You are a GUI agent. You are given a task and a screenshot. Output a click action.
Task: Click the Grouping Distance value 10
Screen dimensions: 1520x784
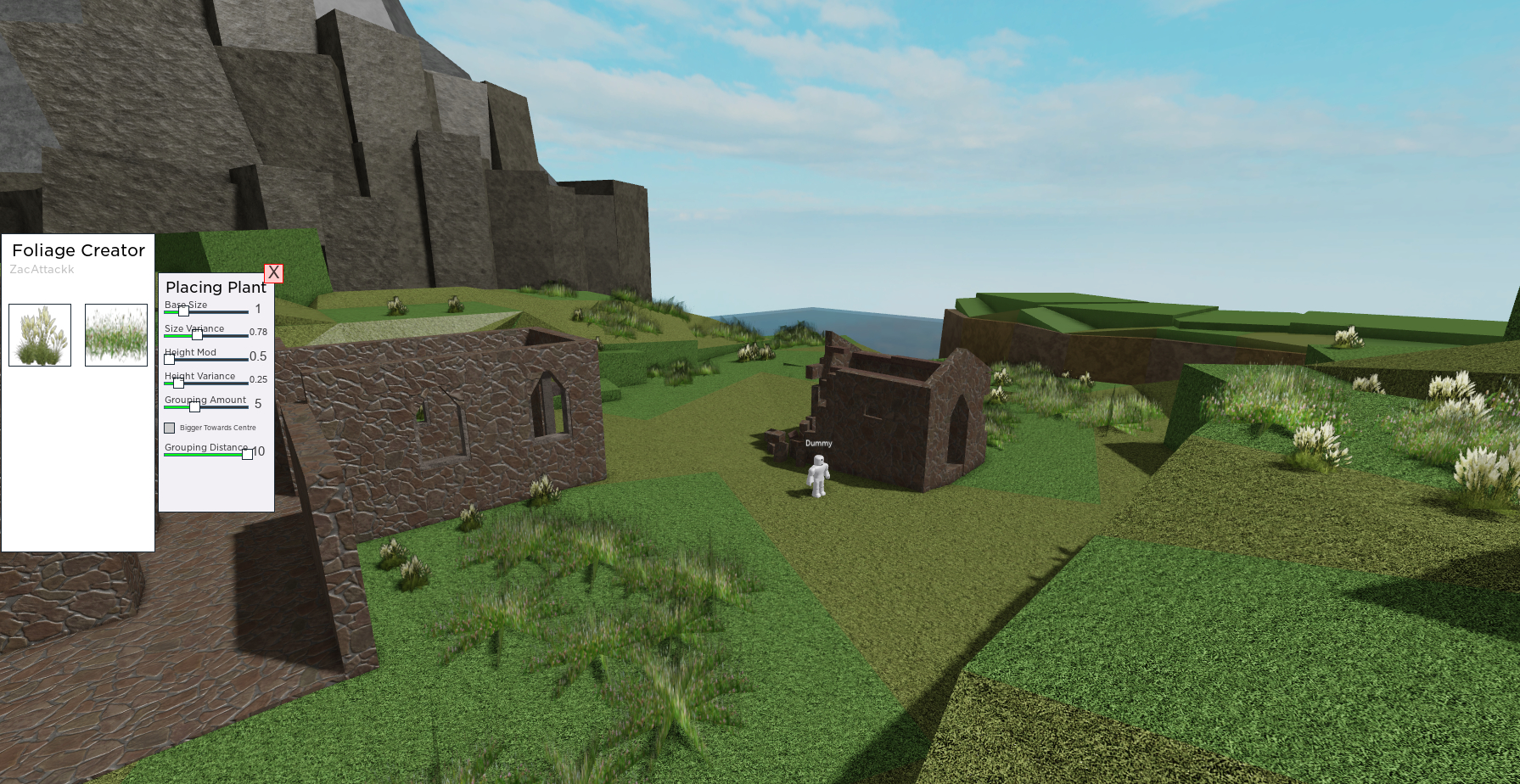click(260, 451)
